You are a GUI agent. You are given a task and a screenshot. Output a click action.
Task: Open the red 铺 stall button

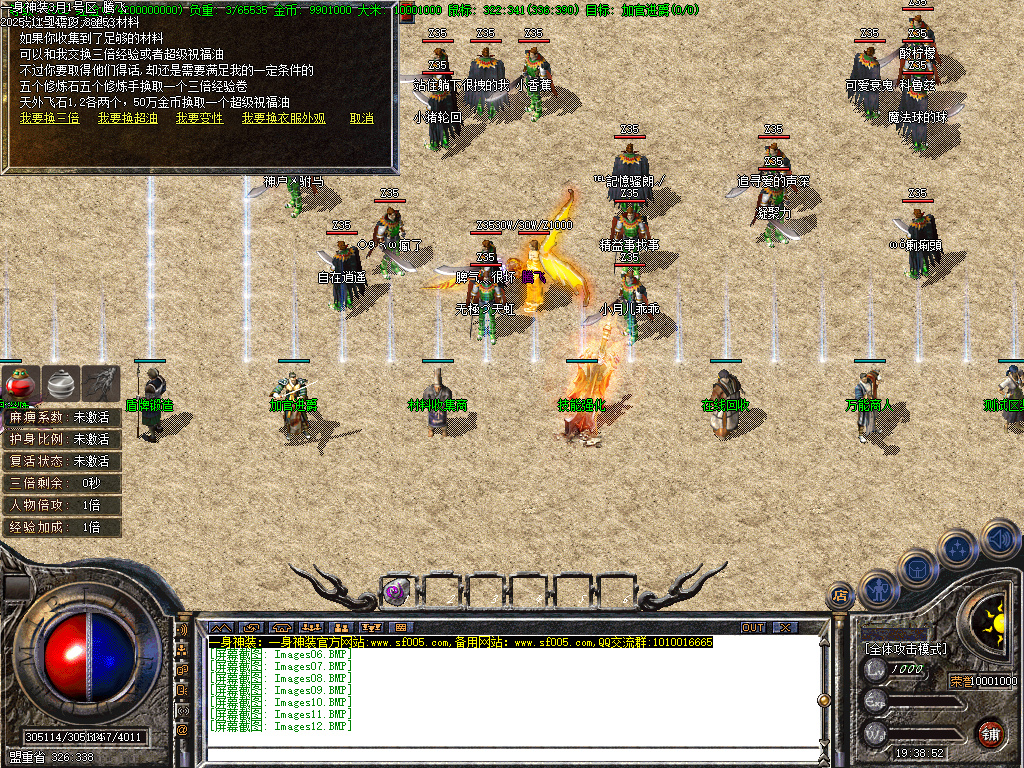click(990, 732)
